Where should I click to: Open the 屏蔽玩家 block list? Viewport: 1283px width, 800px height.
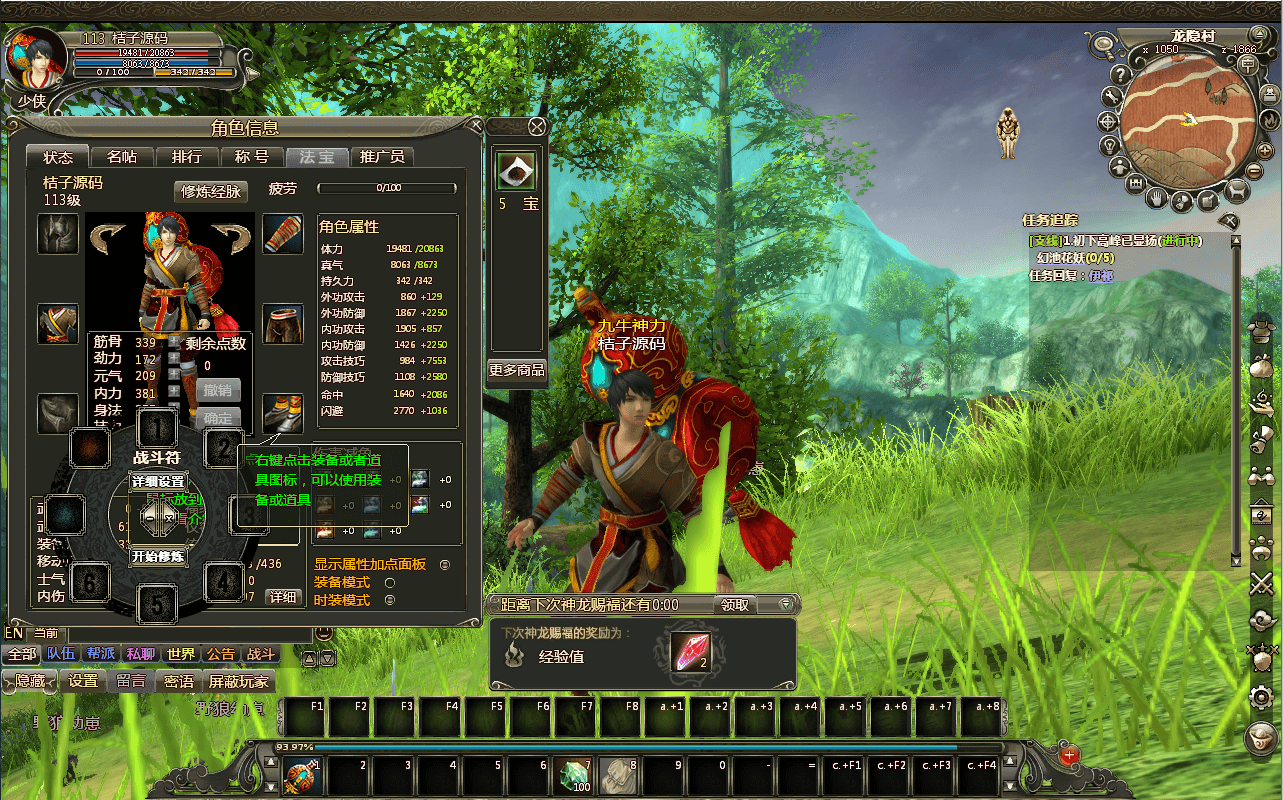[238, 681]
